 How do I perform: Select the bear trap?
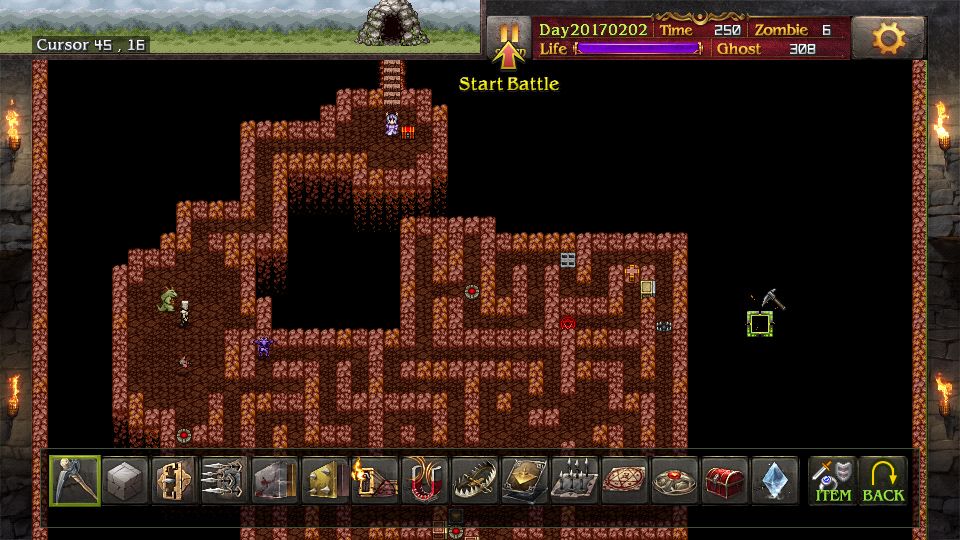(x=476, y=481)
